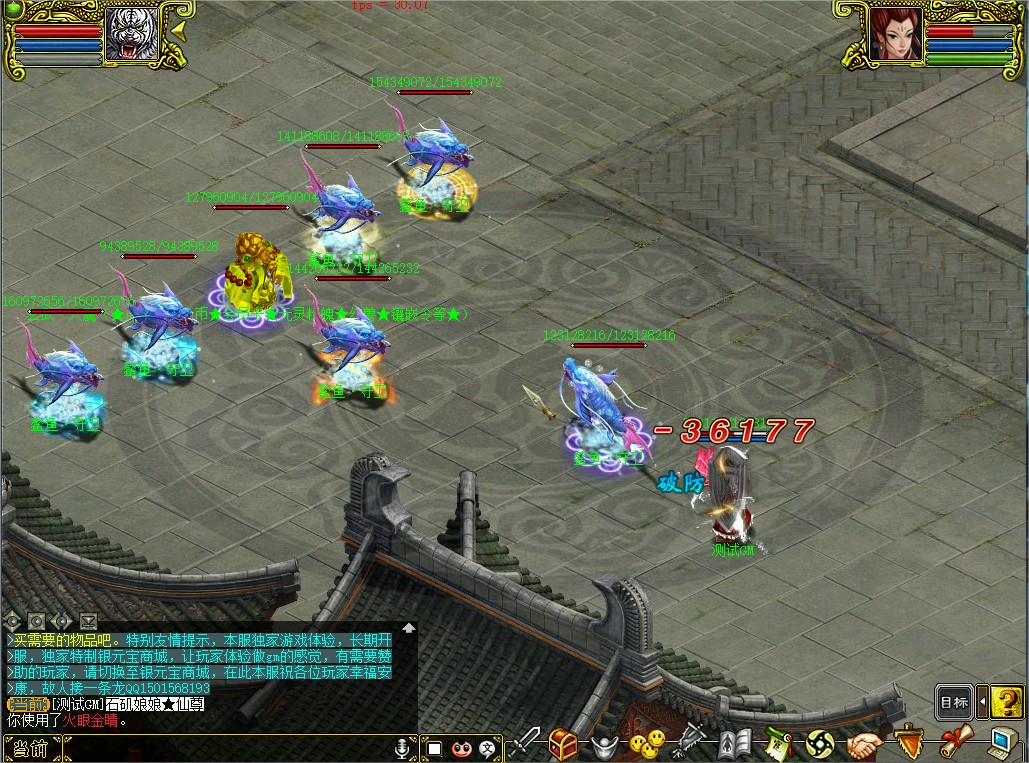The width and height of the screenshot is (1029, 763).
Task: Open the green scroll icon
Action: pyautogui.click(x=779, y=744)
